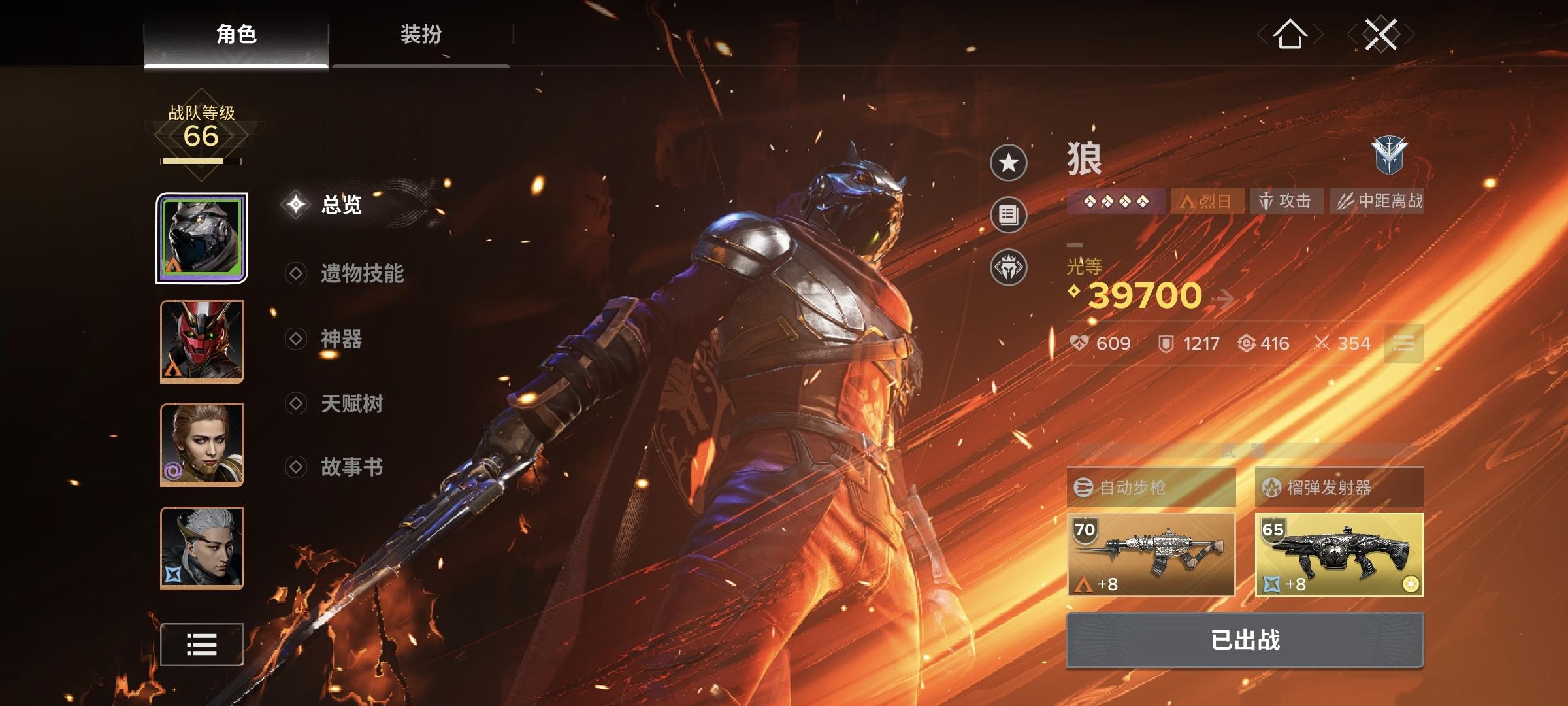
Task: Select the 自动步枪 weapon slot
Action: [1151, 554]
